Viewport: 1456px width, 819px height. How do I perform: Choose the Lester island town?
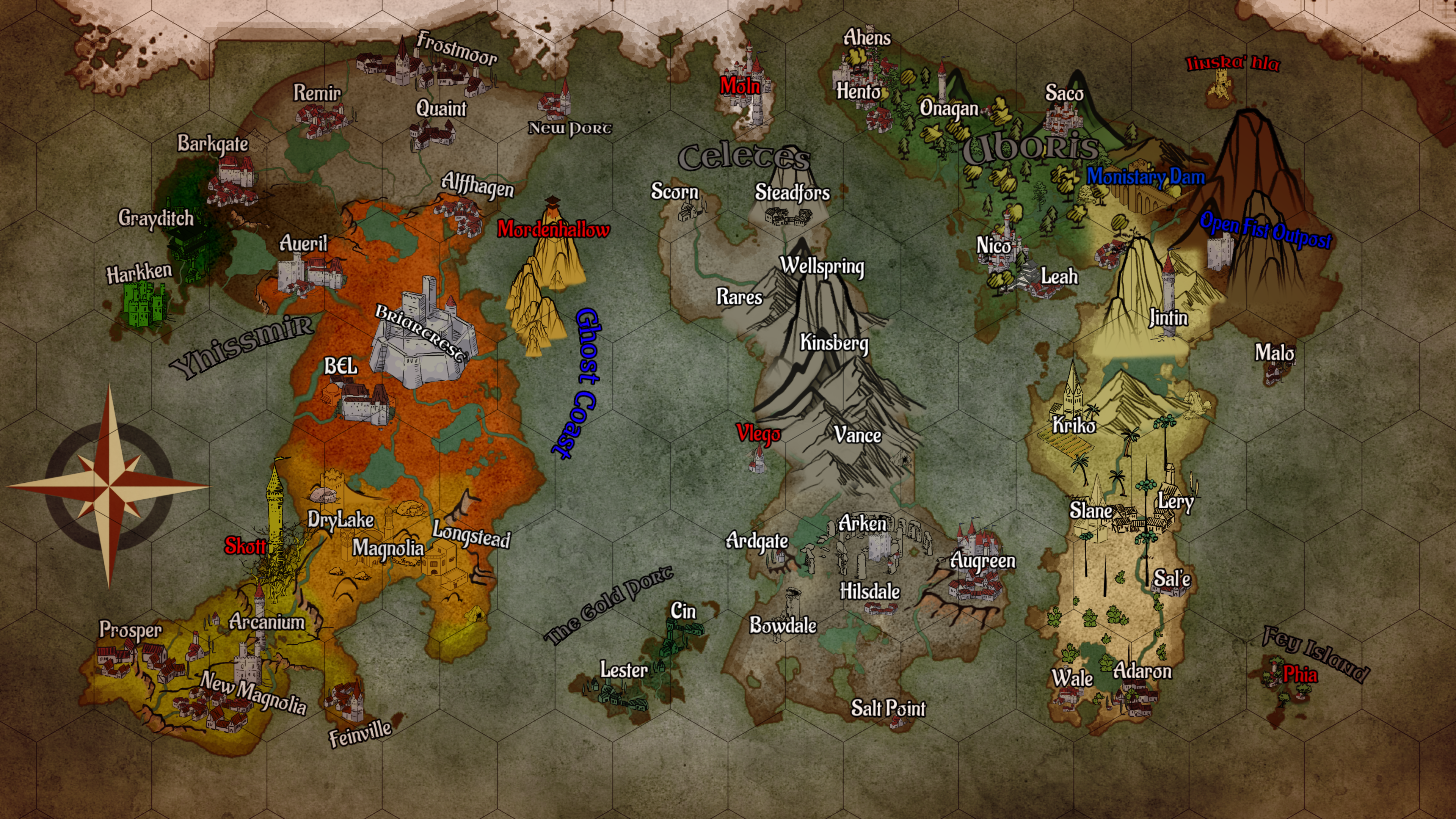[623, 671]
